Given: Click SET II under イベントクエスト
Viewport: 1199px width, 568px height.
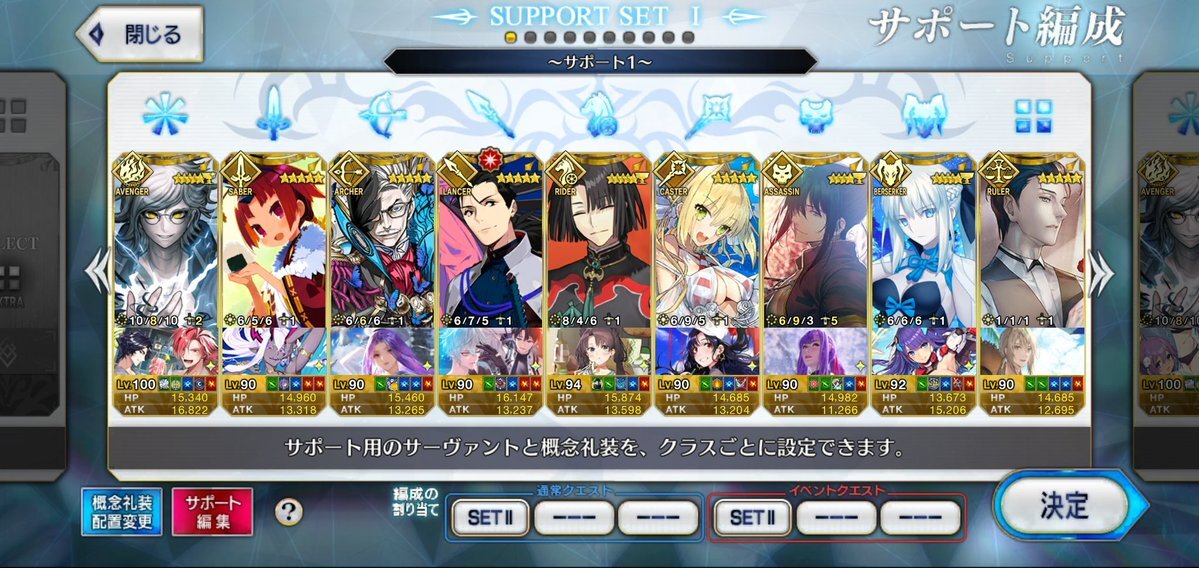Looking at the screenshot, I should [752, 517].
